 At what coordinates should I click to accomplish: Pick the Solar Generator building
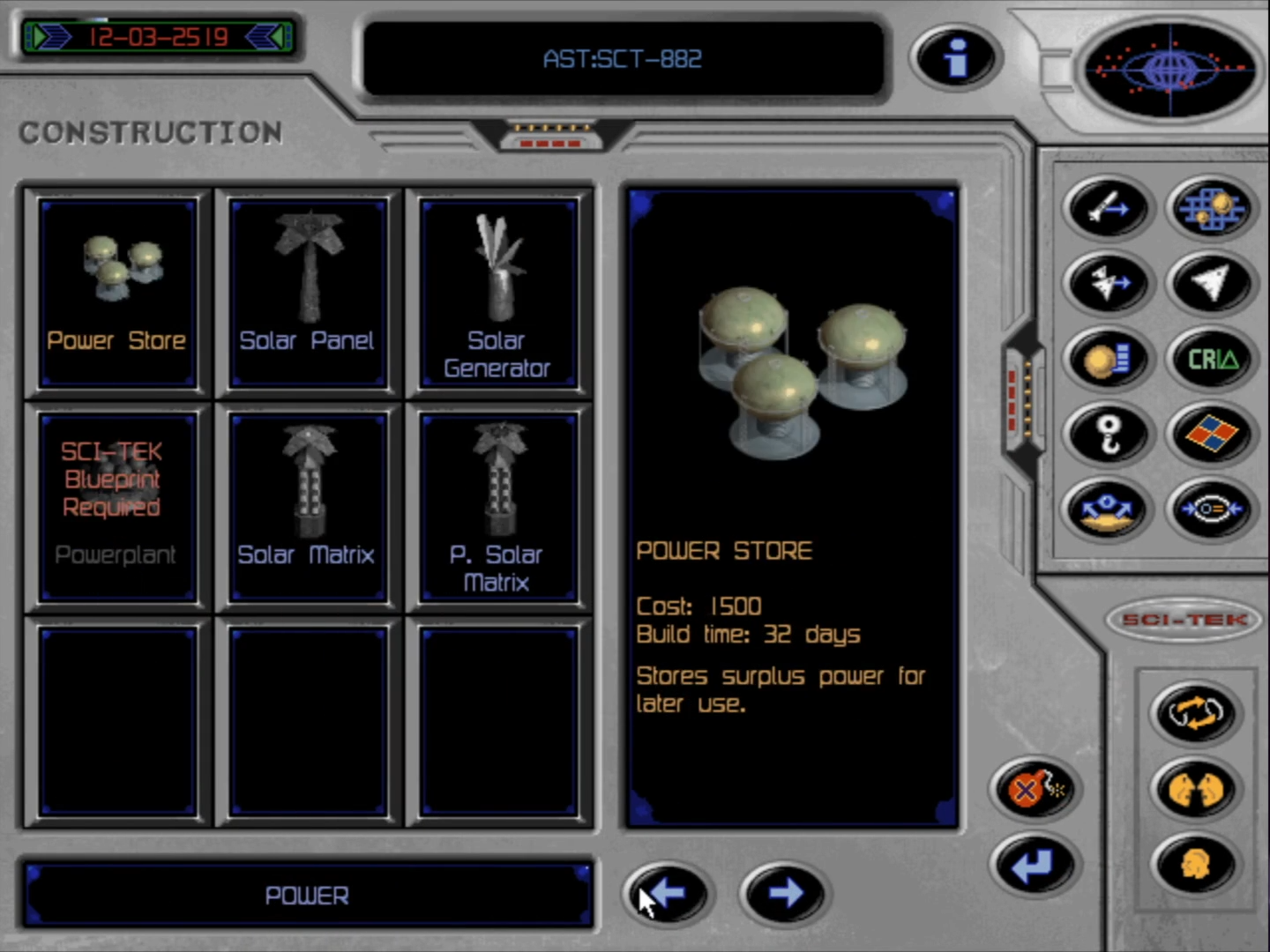pyautogui.click(x=498, y=293)
